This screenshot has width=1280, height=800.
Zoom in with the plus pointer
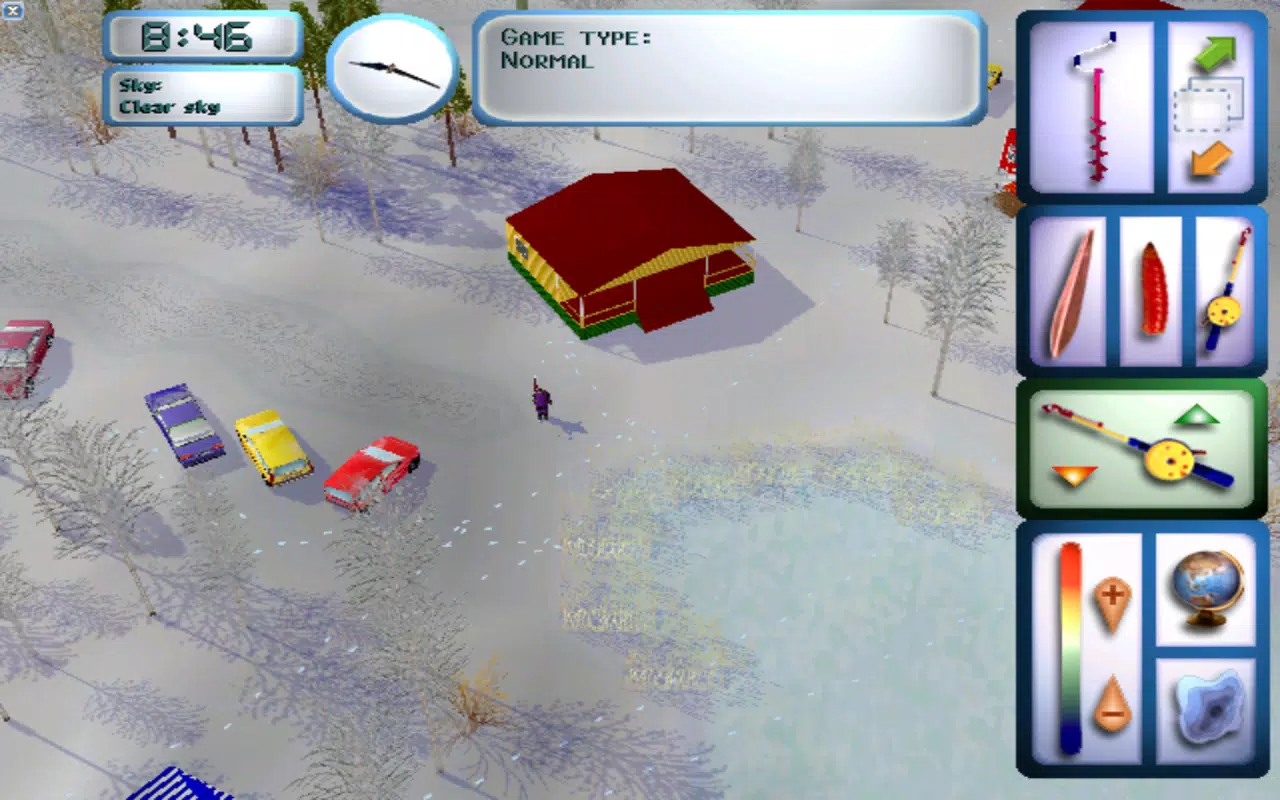pos(1115,600)
